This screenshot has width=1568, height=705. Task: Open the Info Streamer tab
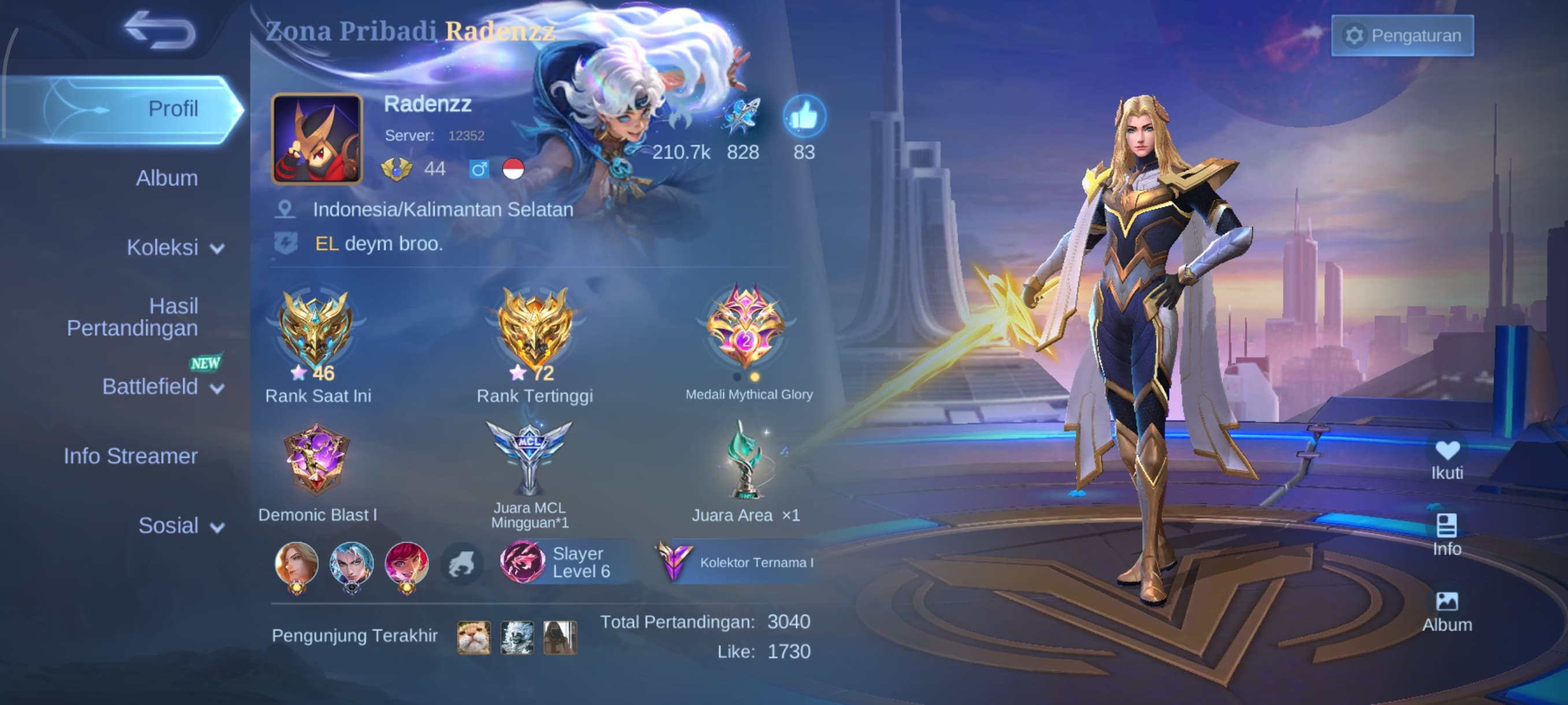[130, 456]
